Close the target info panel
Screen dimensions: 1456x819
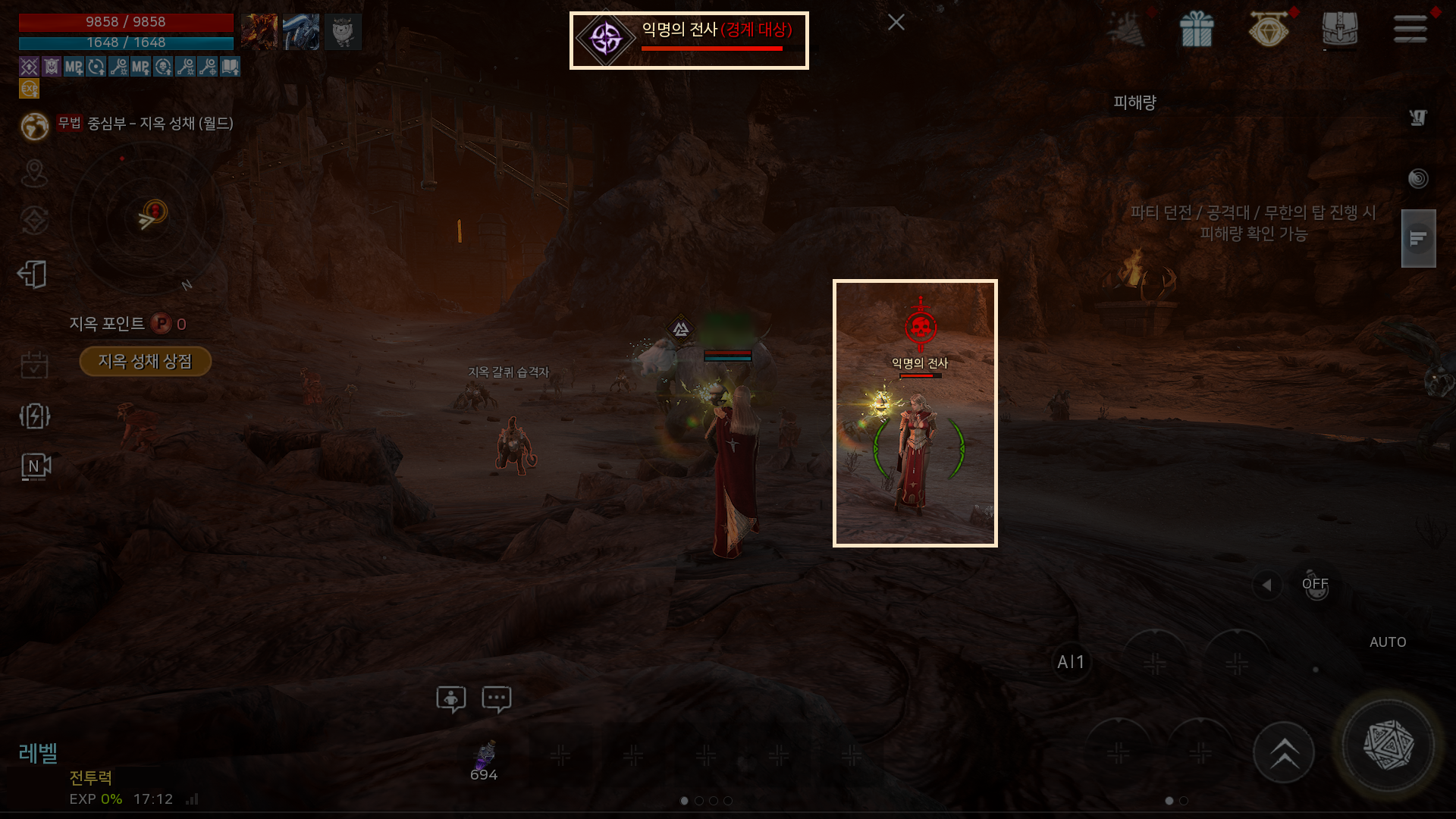896,23
